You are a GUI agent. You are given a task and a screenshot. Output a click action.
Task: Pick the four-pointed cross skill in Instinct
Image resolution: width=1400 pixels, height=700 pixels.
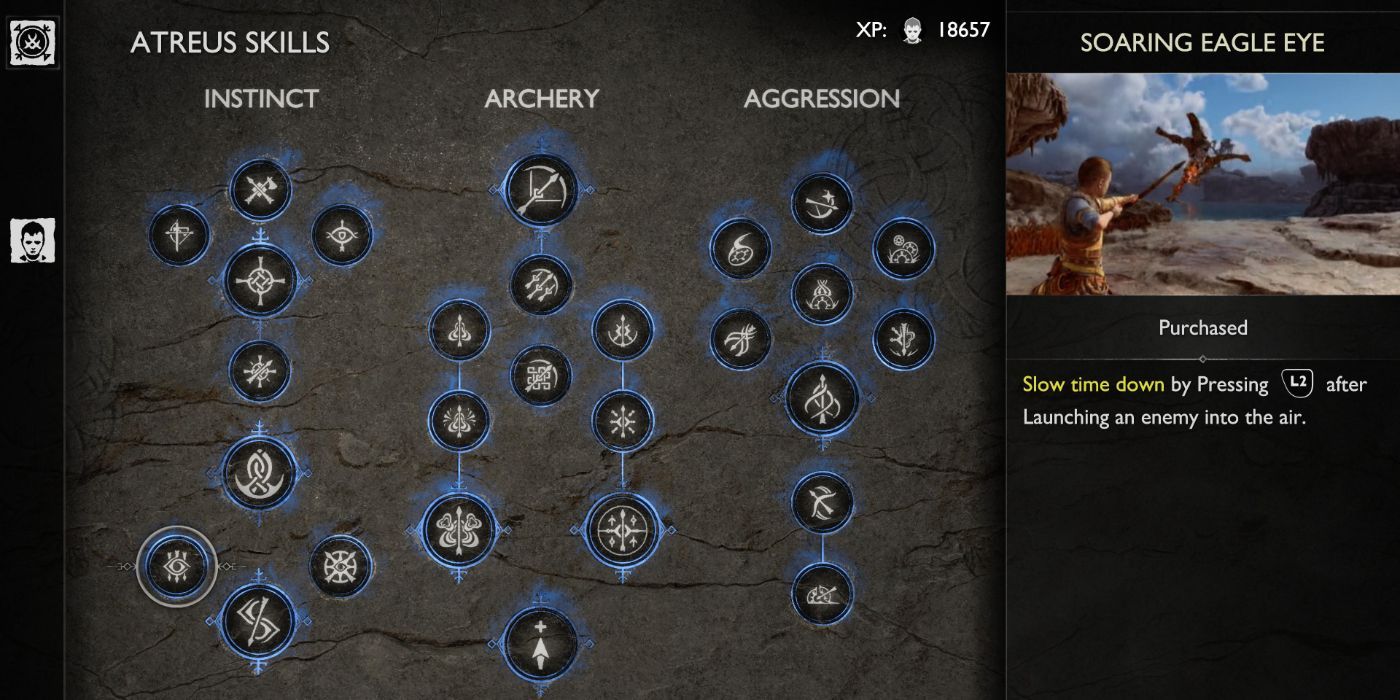coord(260,282)
